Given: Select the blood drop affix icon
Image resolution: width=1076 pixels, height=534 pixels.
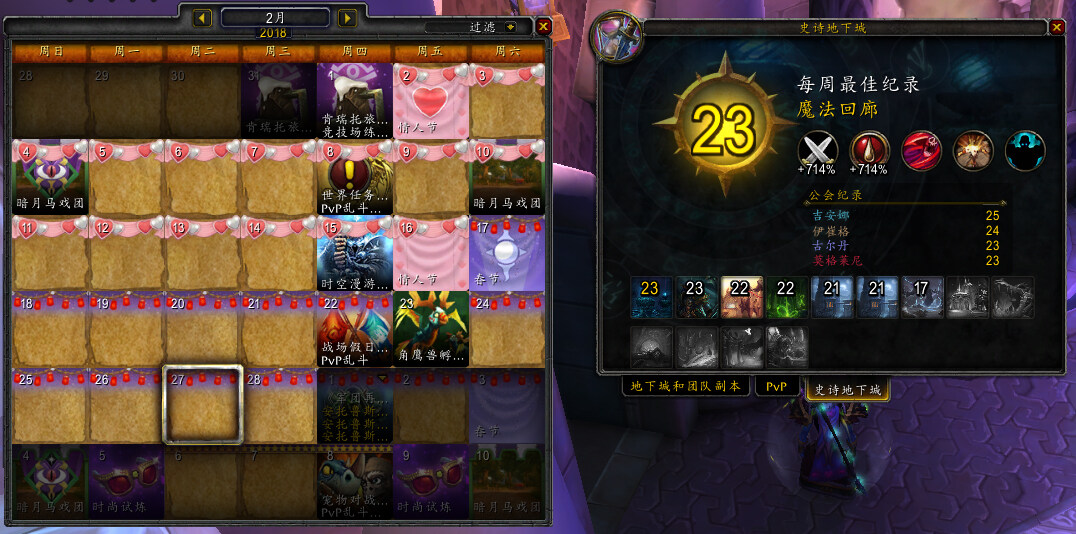Looking at the screenshot, I should coord(870,151).
